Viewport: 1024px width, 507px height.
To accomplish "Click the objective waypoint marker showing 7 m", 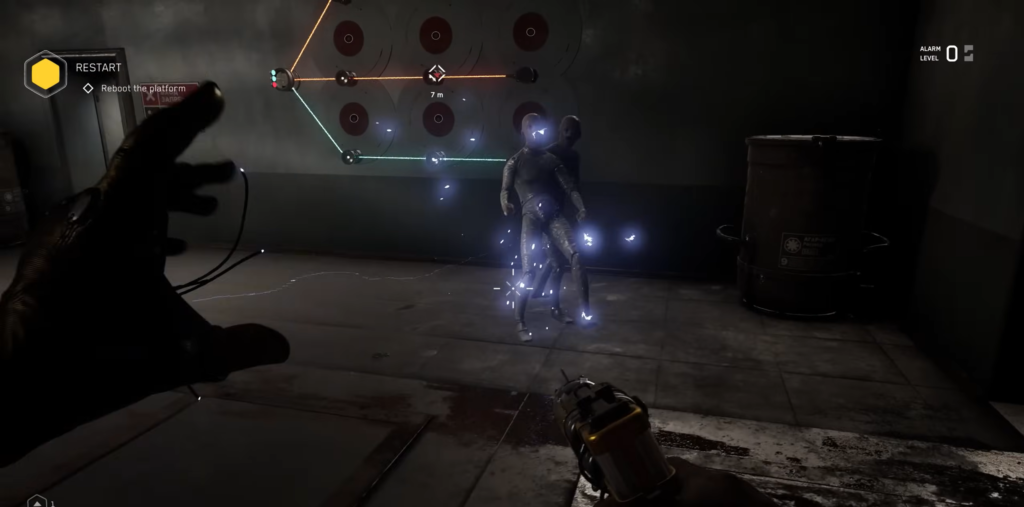I will (436, 74).
